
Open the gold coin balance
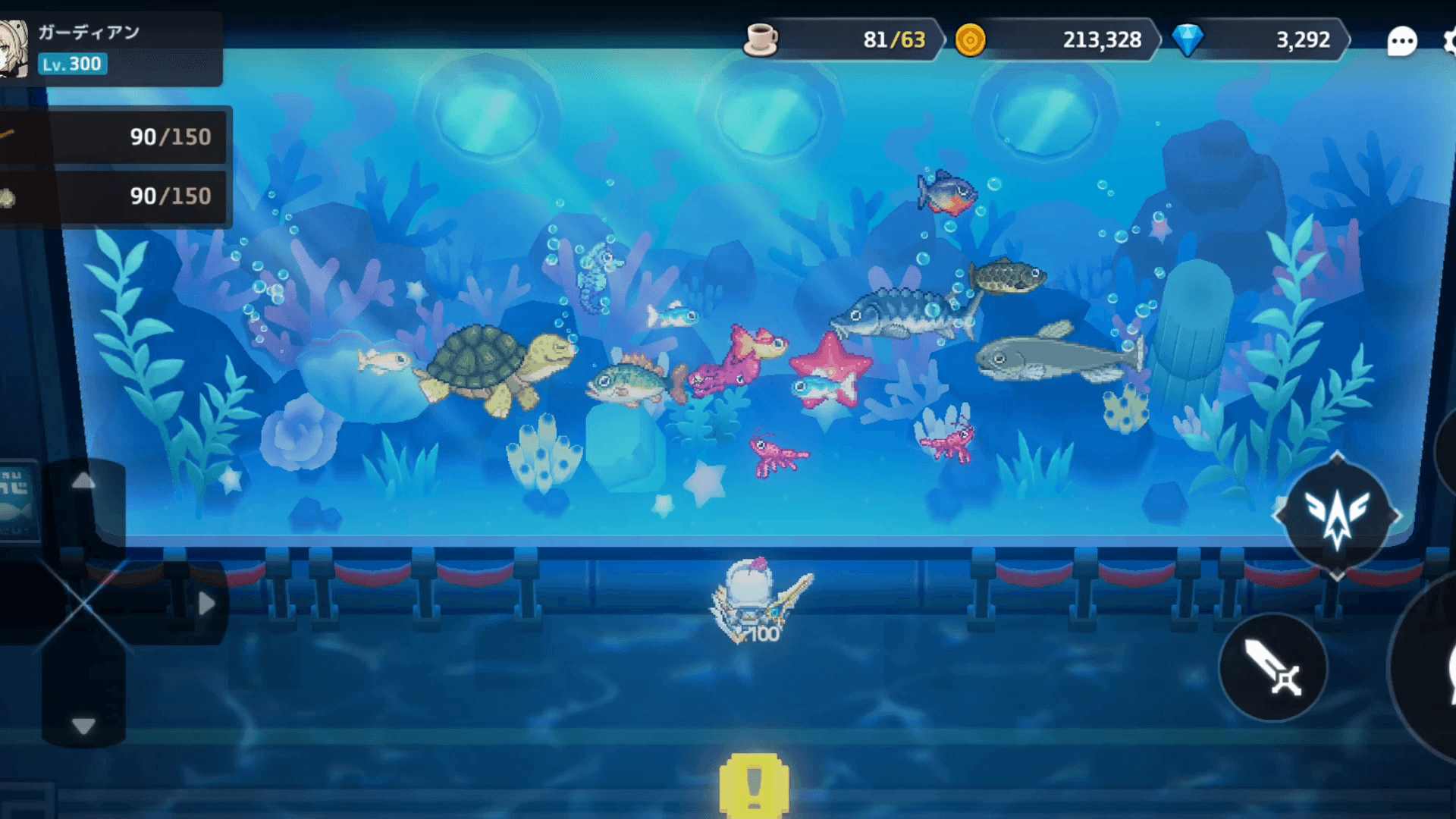[1054, 39]
